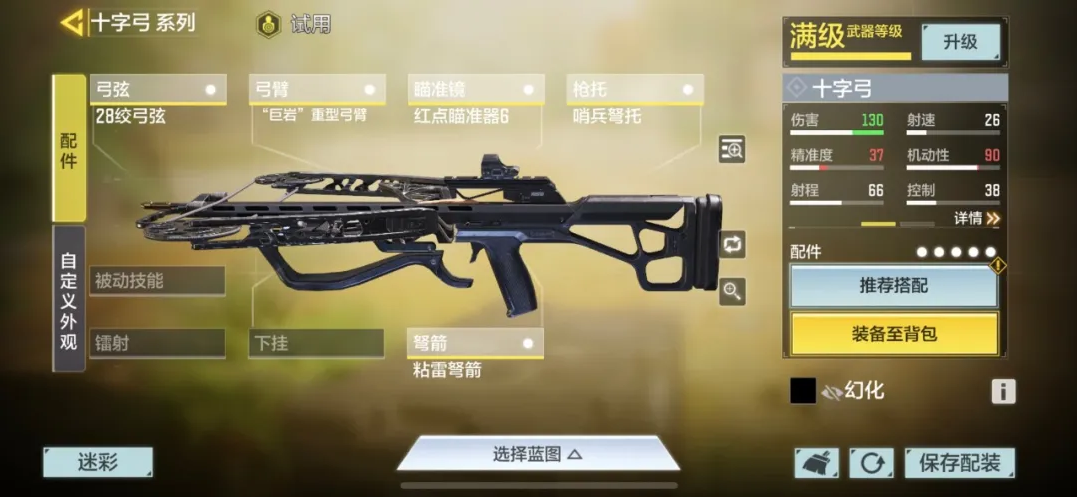Open the 镭射 laser slot
The image size is (1077, 497).
point(157,343)
